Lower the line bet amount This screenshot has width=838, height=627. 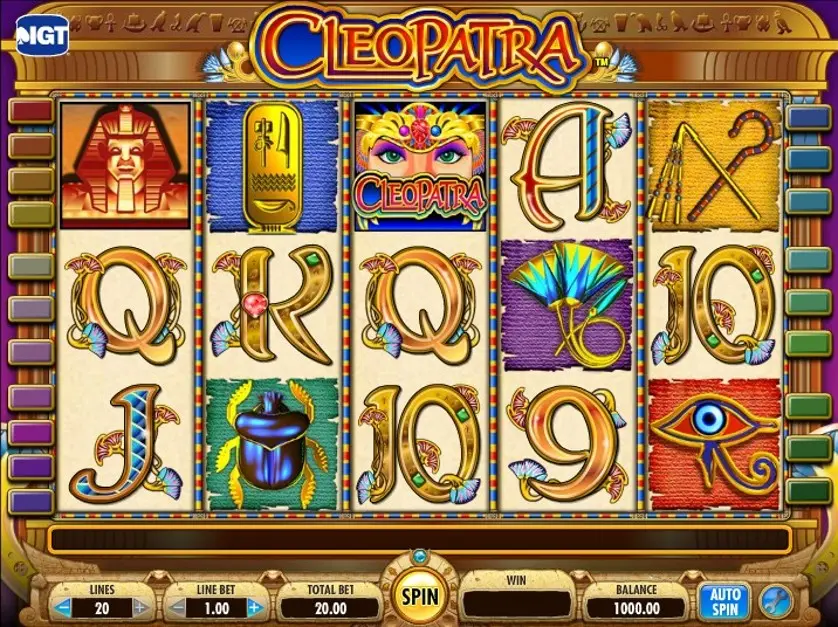(176, 607)
